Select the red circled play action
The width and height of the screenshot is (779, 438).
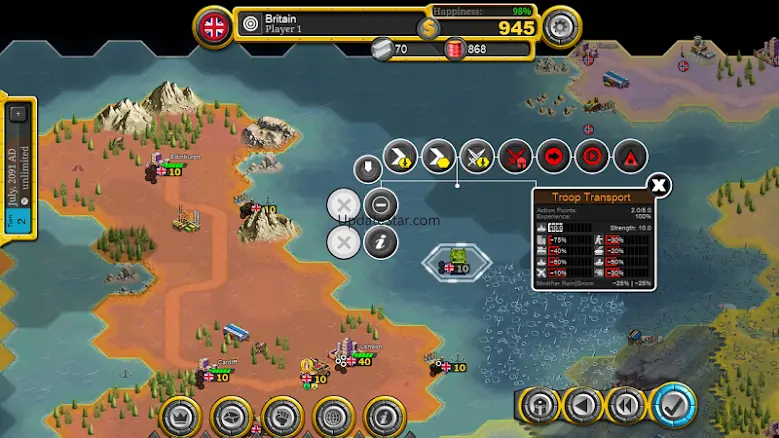pyautogui.click(x=592, y=156)
